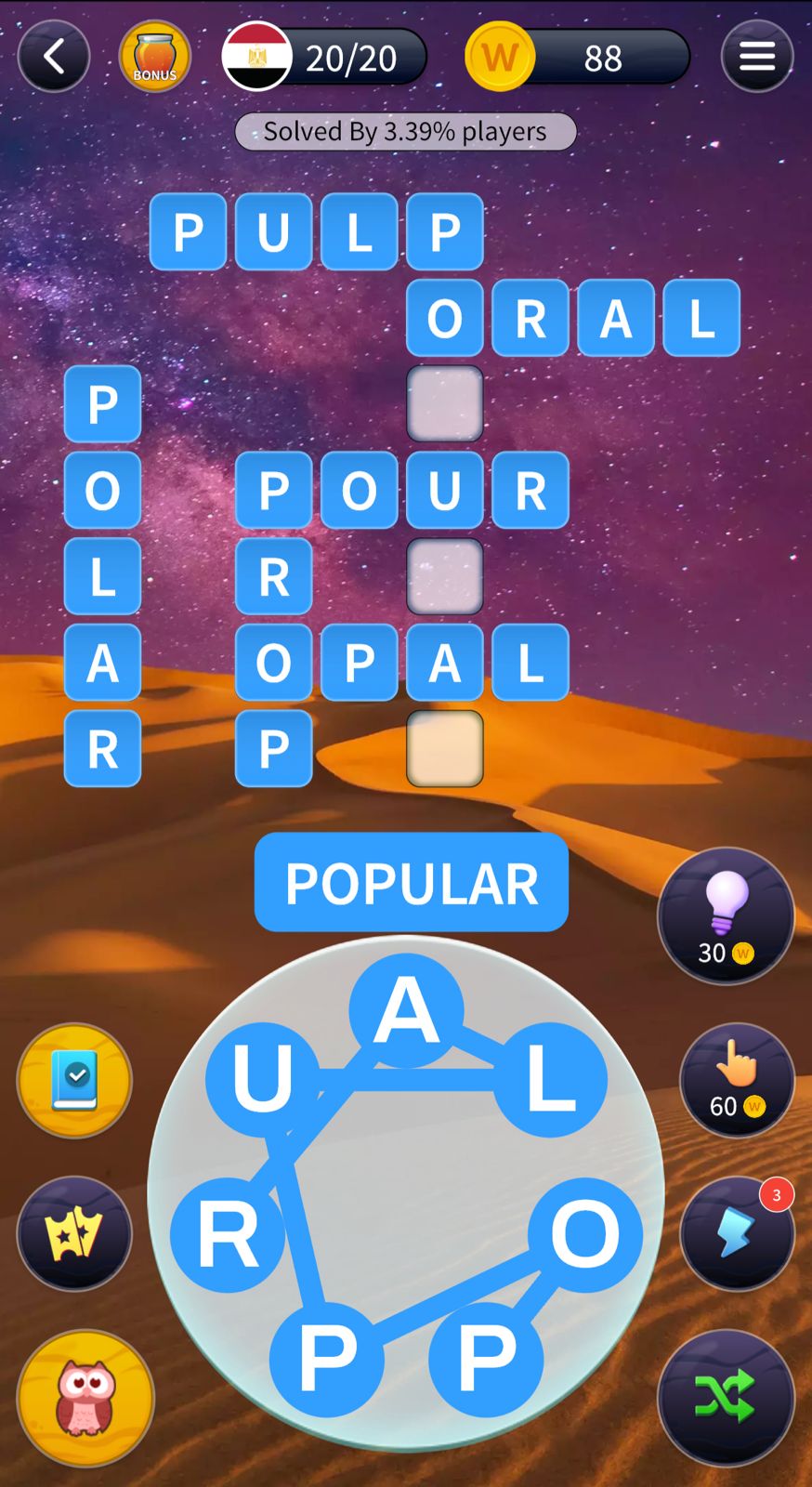812x1487 pixels.
Task: Select the letter O on the wheel
Action: (585, 1234)
